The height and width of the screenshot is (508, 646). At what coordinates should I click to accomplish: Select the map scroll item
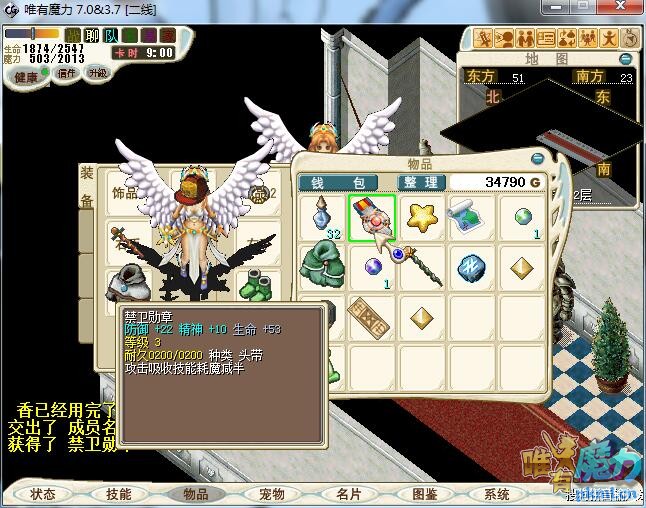click(469, 216)
